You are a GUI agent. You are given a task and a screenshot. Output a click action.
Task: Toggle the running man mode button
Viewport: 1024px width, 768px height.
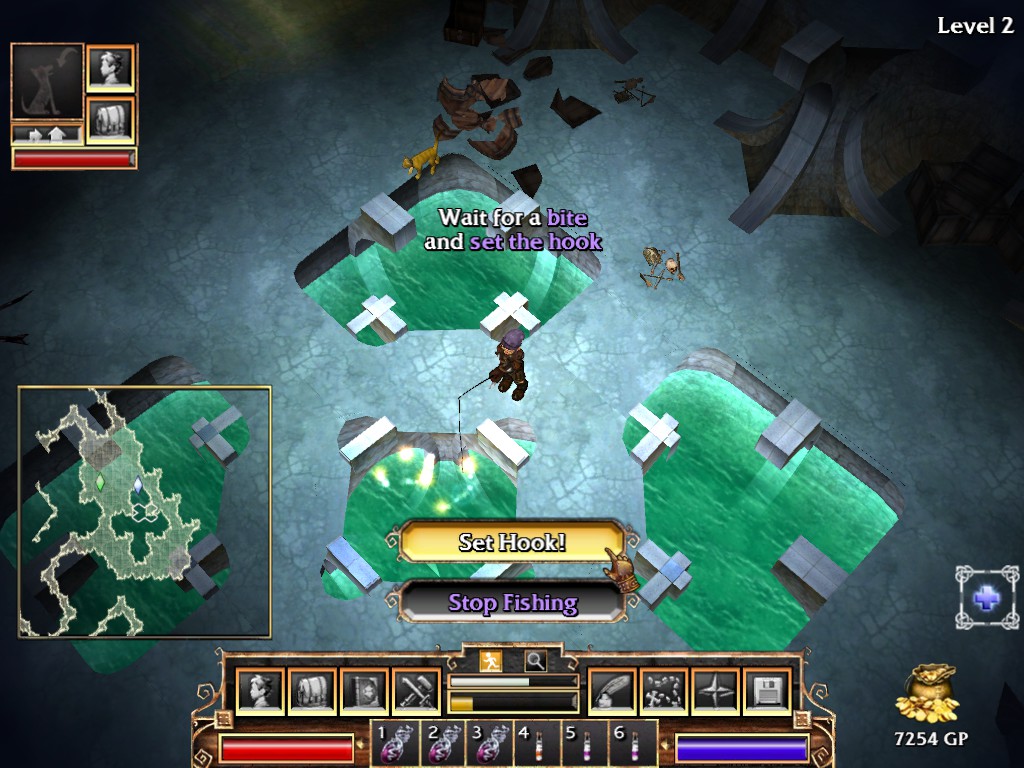(490, 661)
